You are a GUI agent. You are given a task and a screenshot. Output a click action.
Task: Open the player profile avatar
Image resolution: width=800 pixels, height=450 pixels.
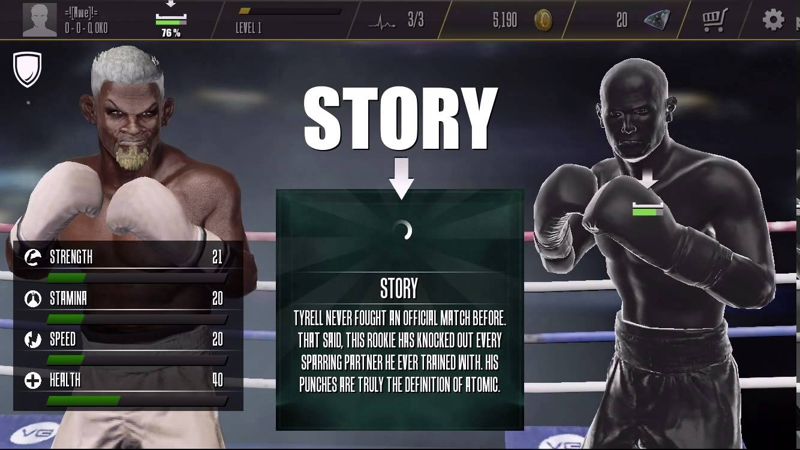40,19
